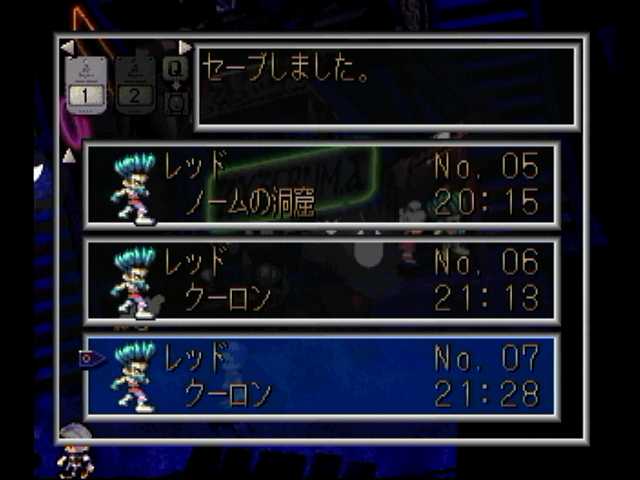
Task: Click the scroll-up arrow beside the save list
Action: (68, 155)
